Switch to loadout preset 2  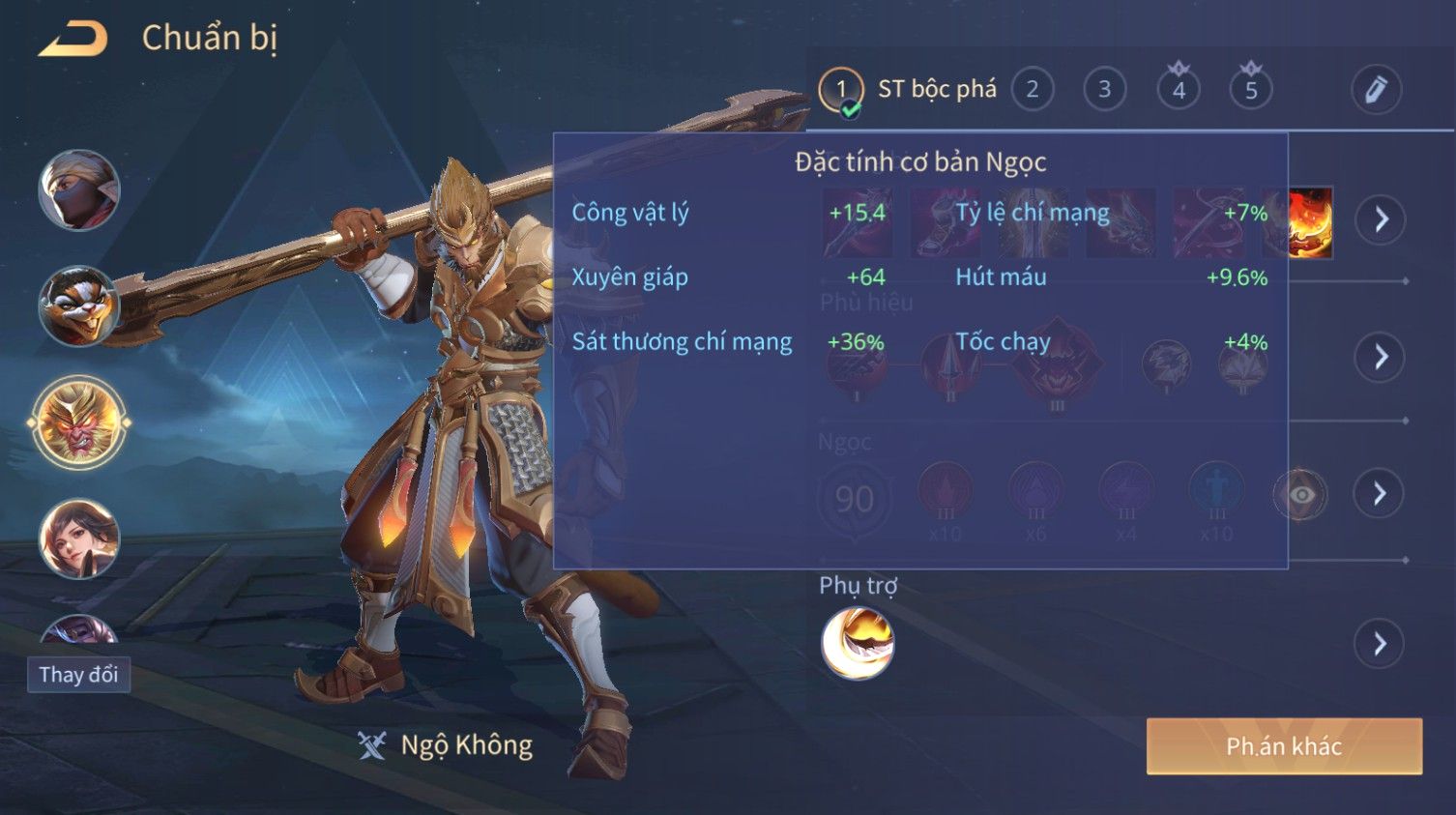[x=1032, y=90]
